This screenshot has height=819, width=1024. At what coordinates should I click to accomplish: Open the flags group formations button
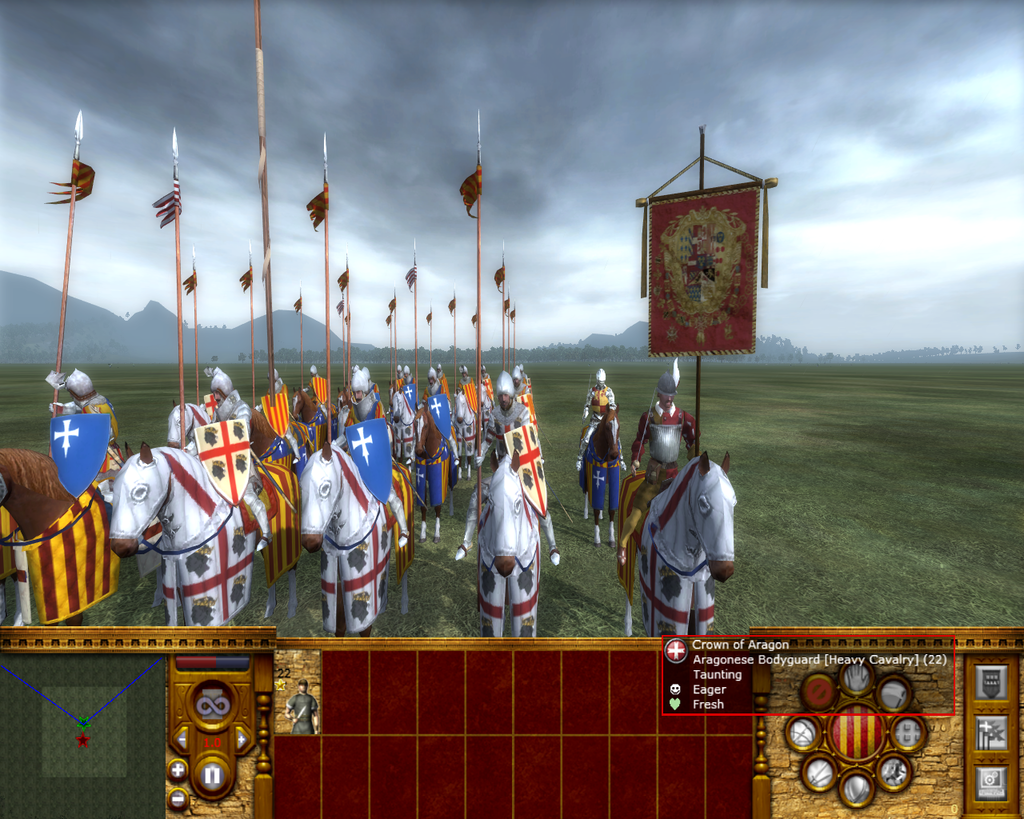990,731
